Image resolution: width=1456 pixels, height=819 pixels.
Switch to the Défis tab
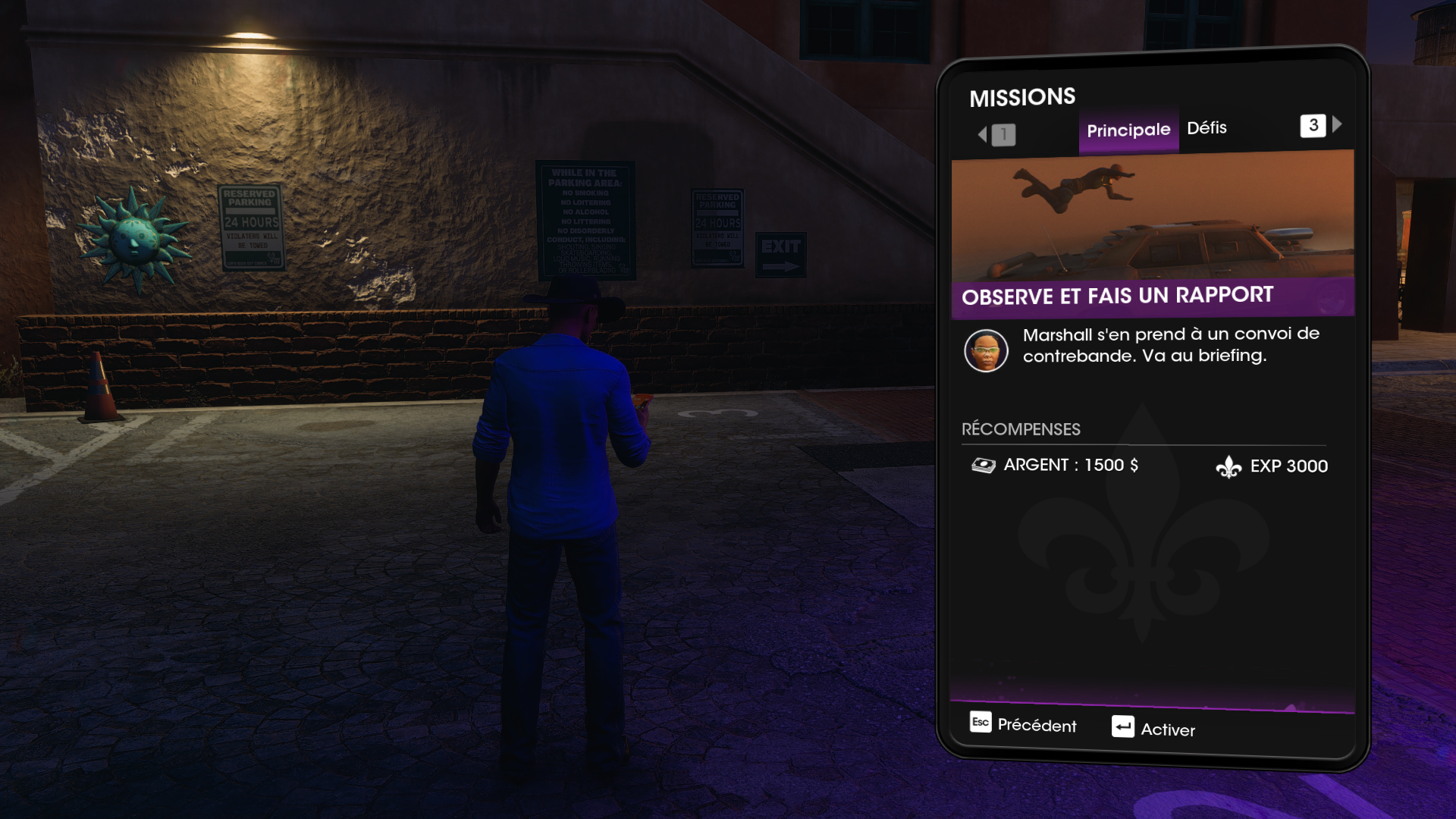point(1207,127)
